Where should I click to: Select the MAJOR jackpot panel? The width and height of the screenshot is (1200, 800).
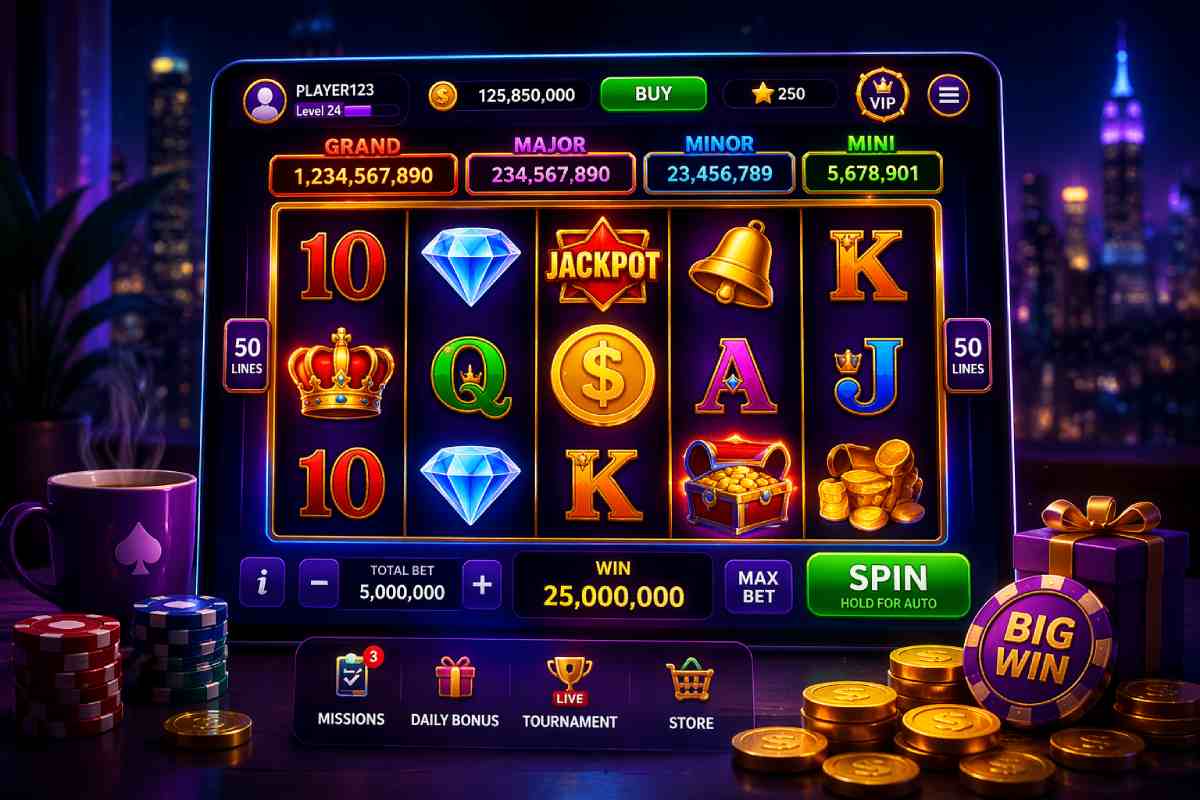click(550, 175)
